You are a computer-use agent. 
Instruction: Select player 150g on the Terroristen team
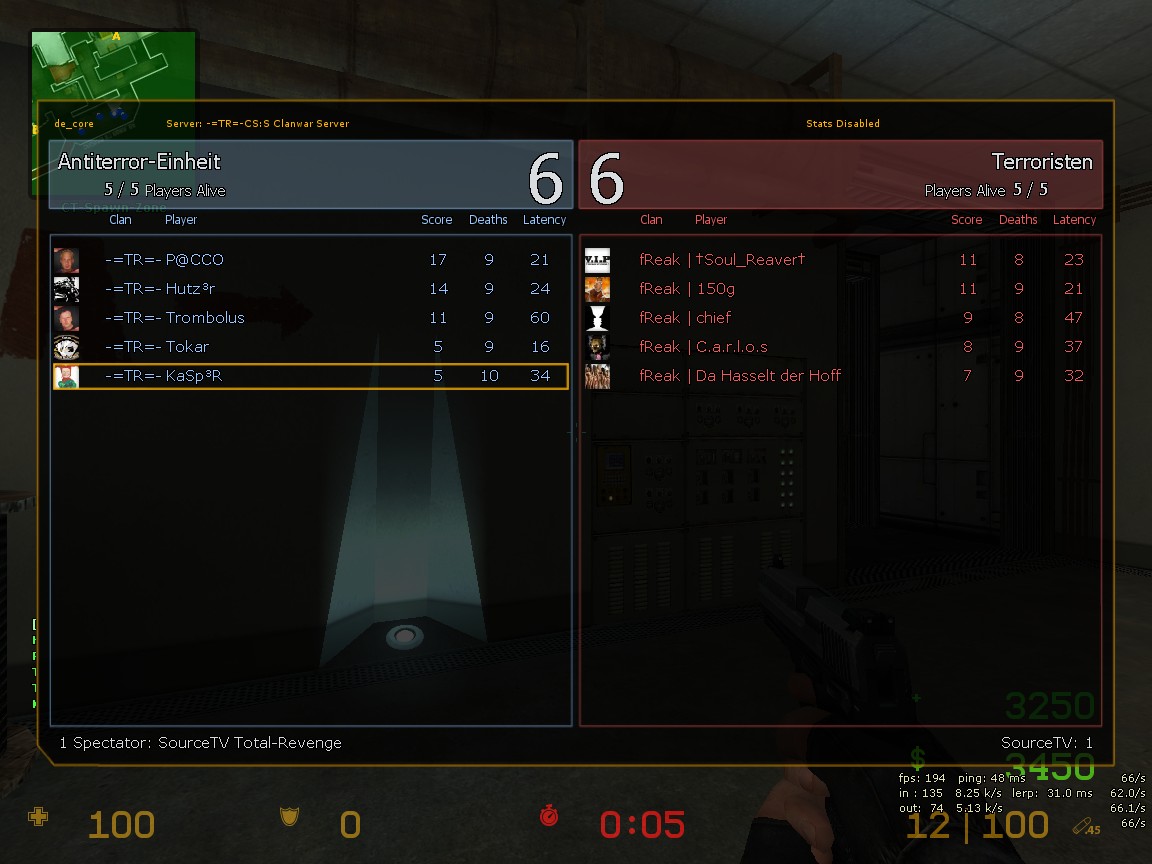(x=840, y=289)
